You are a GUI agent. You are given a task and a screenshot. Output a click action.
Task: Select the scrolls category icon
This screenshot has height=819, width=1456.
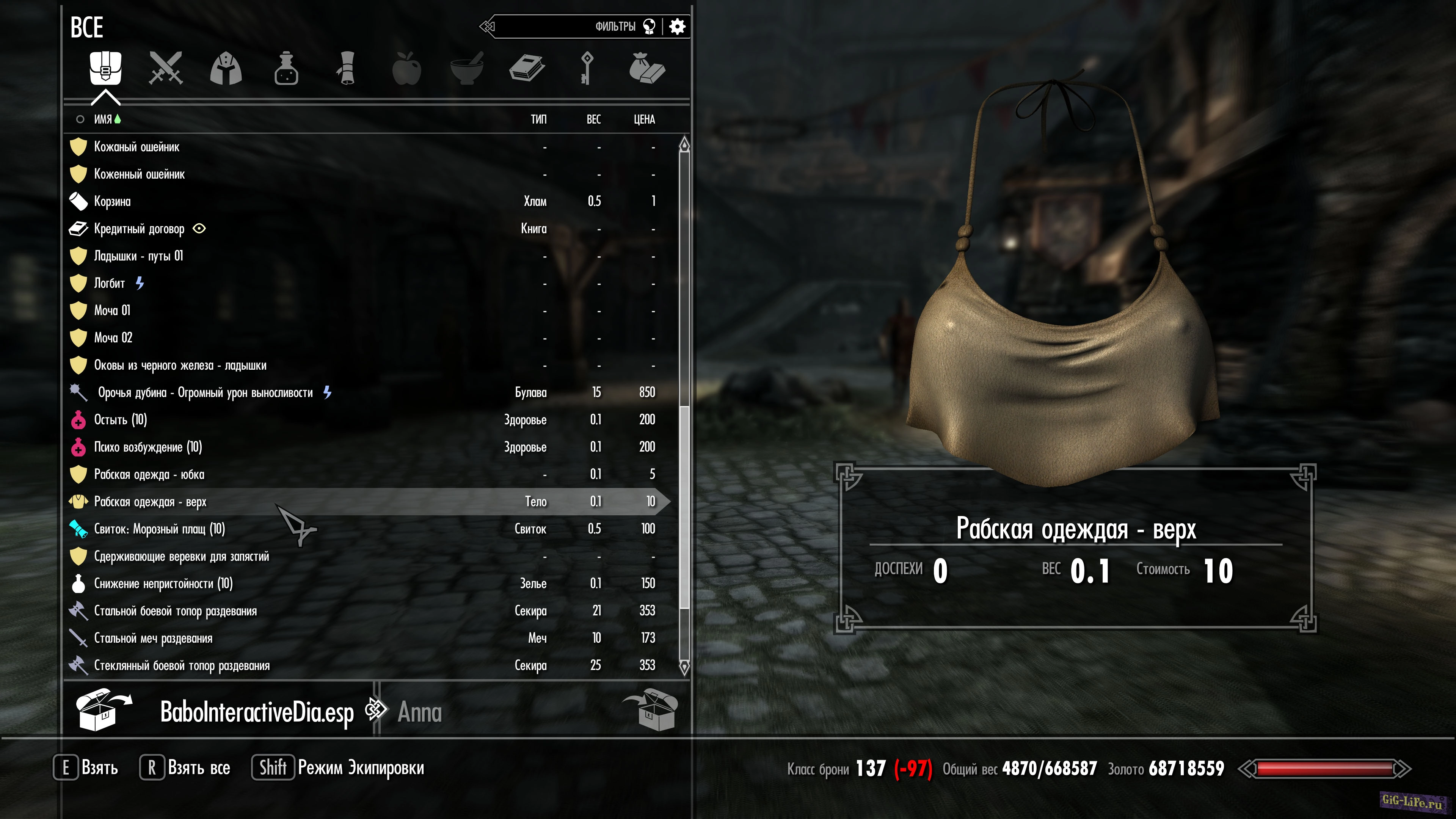point(347,68)
